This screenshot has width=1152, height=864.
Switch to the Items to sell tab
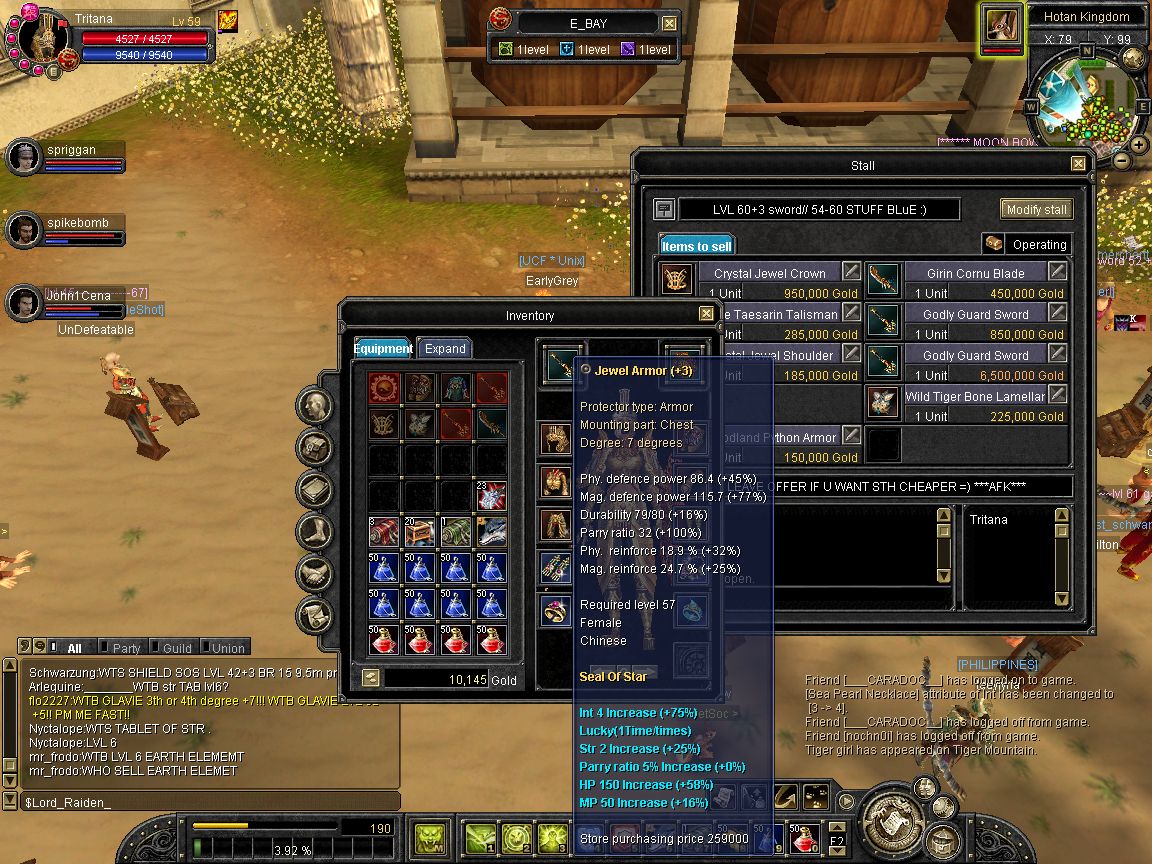coord(697,245)
